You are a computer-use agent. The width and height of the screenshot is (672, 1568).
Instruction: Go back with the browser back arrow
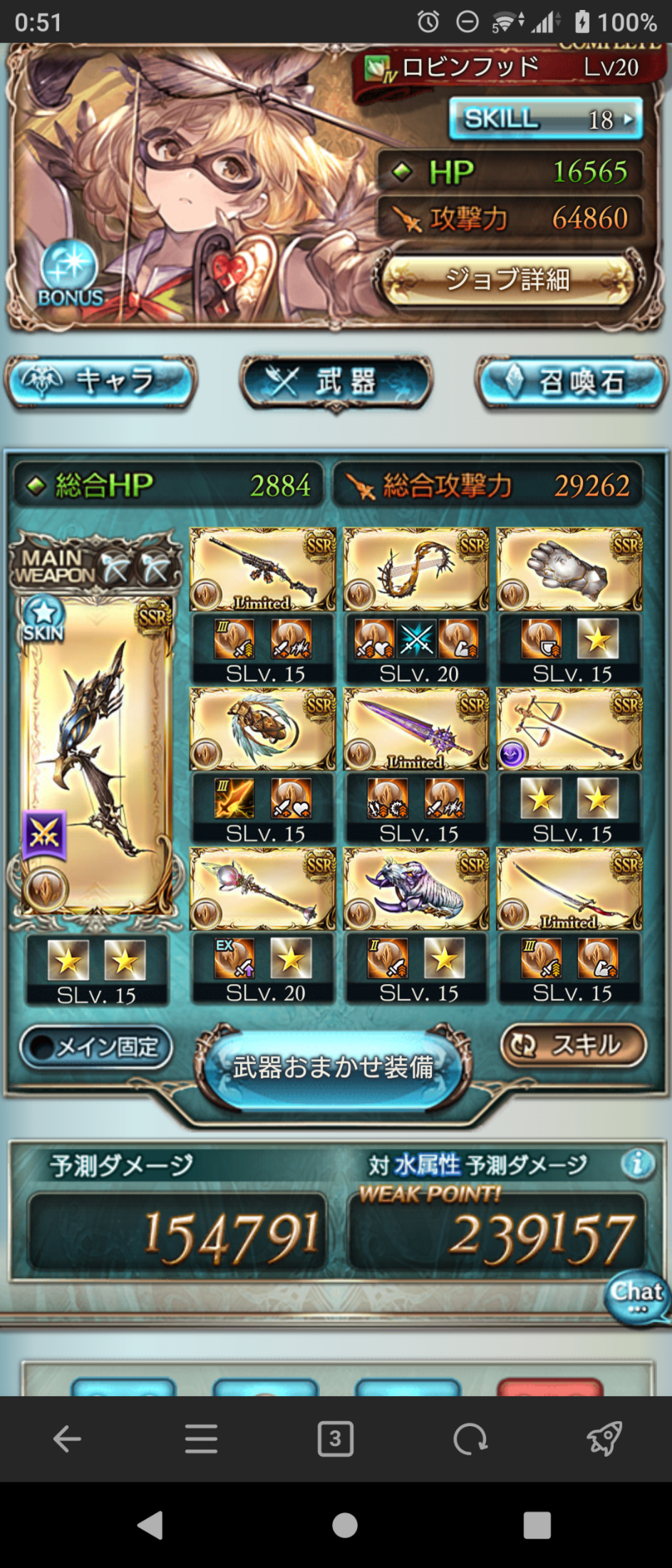(x=67, y=1439)
